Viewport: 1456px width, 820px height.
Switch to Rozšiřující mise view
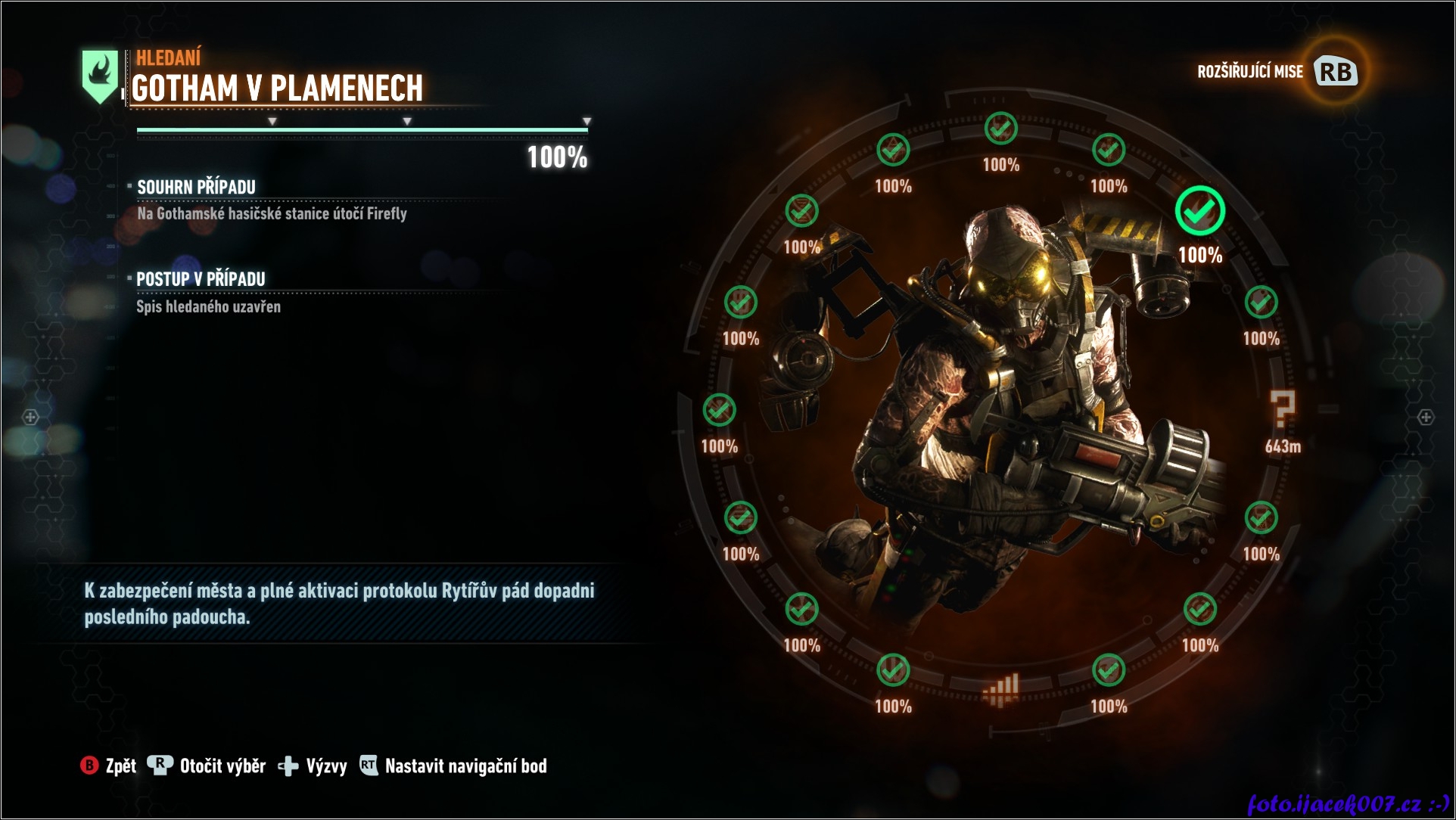click(1277, 72)
